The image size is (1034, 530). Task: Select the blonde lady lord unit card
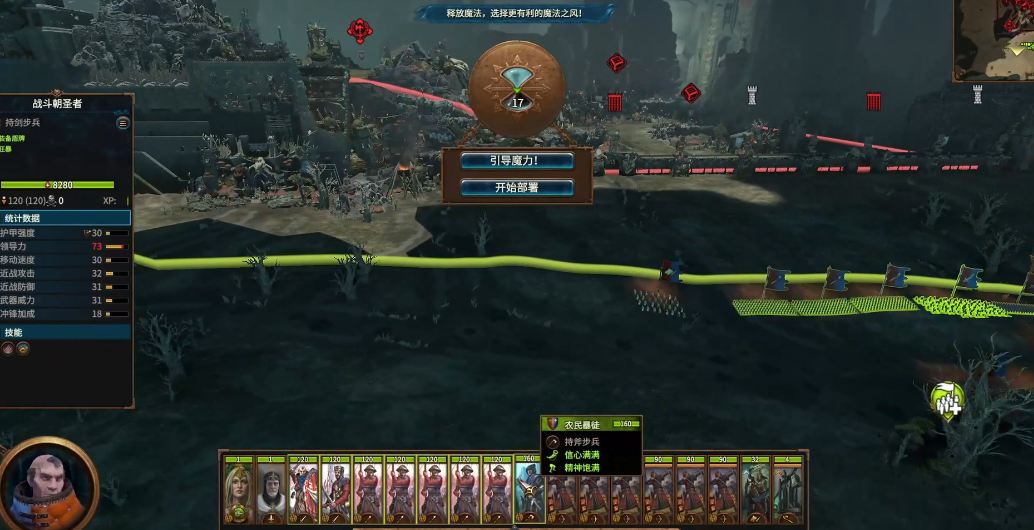pyautogui.click(x=238, y=491)
